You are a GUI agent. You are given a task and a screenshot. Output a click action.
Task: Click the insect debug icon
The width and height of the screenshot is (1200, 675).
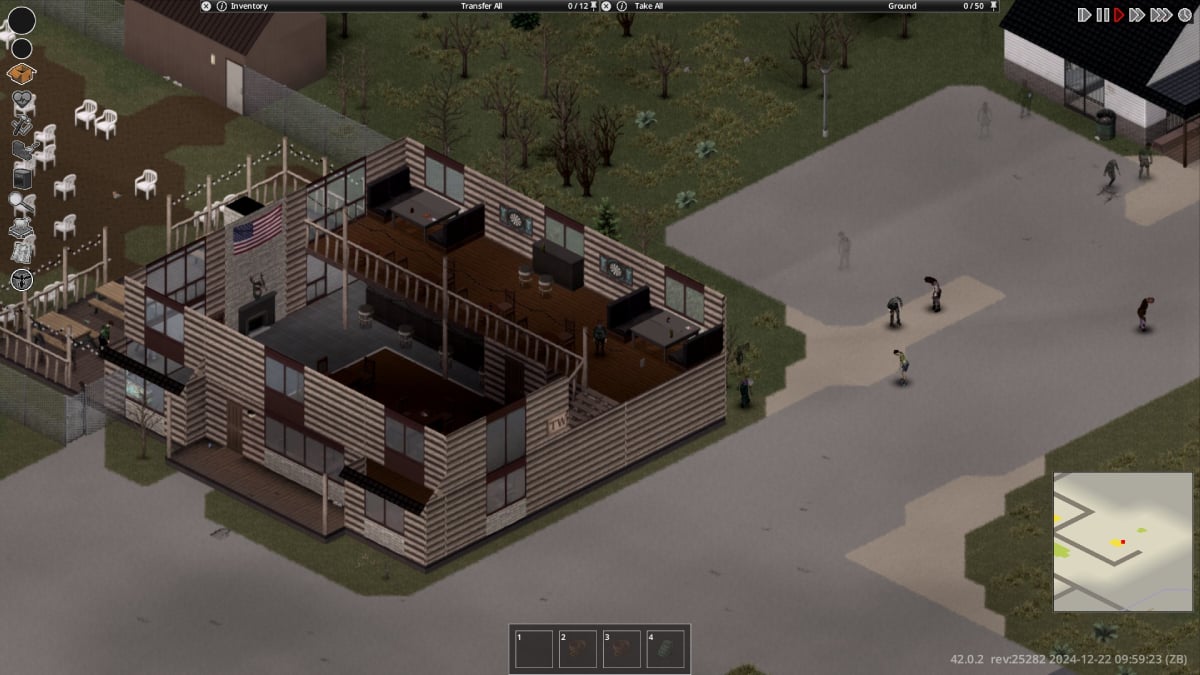22,280
